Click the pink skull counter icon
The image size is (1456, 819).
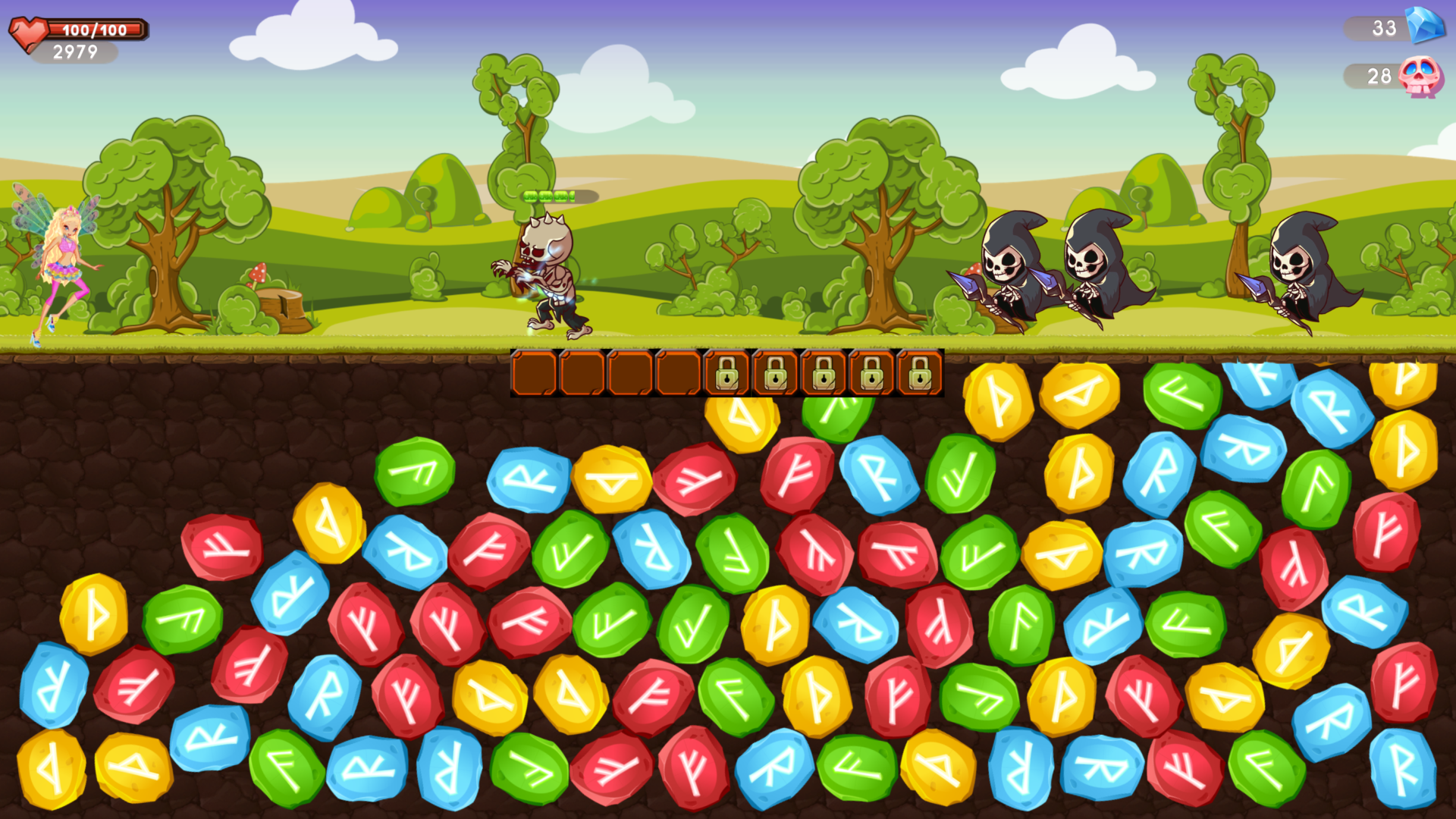(1420, 77)
